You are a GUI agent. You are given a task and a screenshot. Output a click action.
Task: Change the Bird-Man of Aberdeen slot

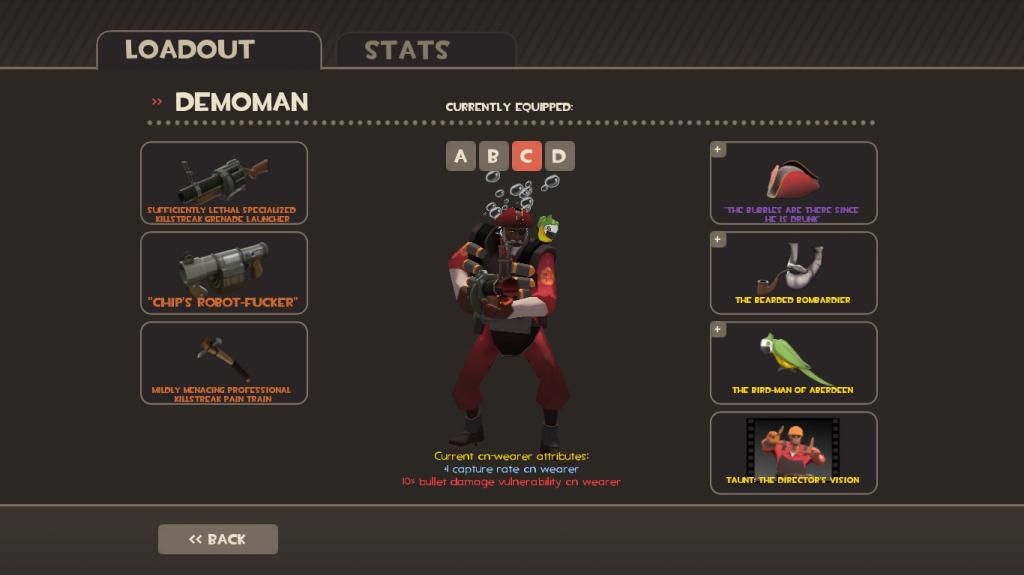[793, 363]
